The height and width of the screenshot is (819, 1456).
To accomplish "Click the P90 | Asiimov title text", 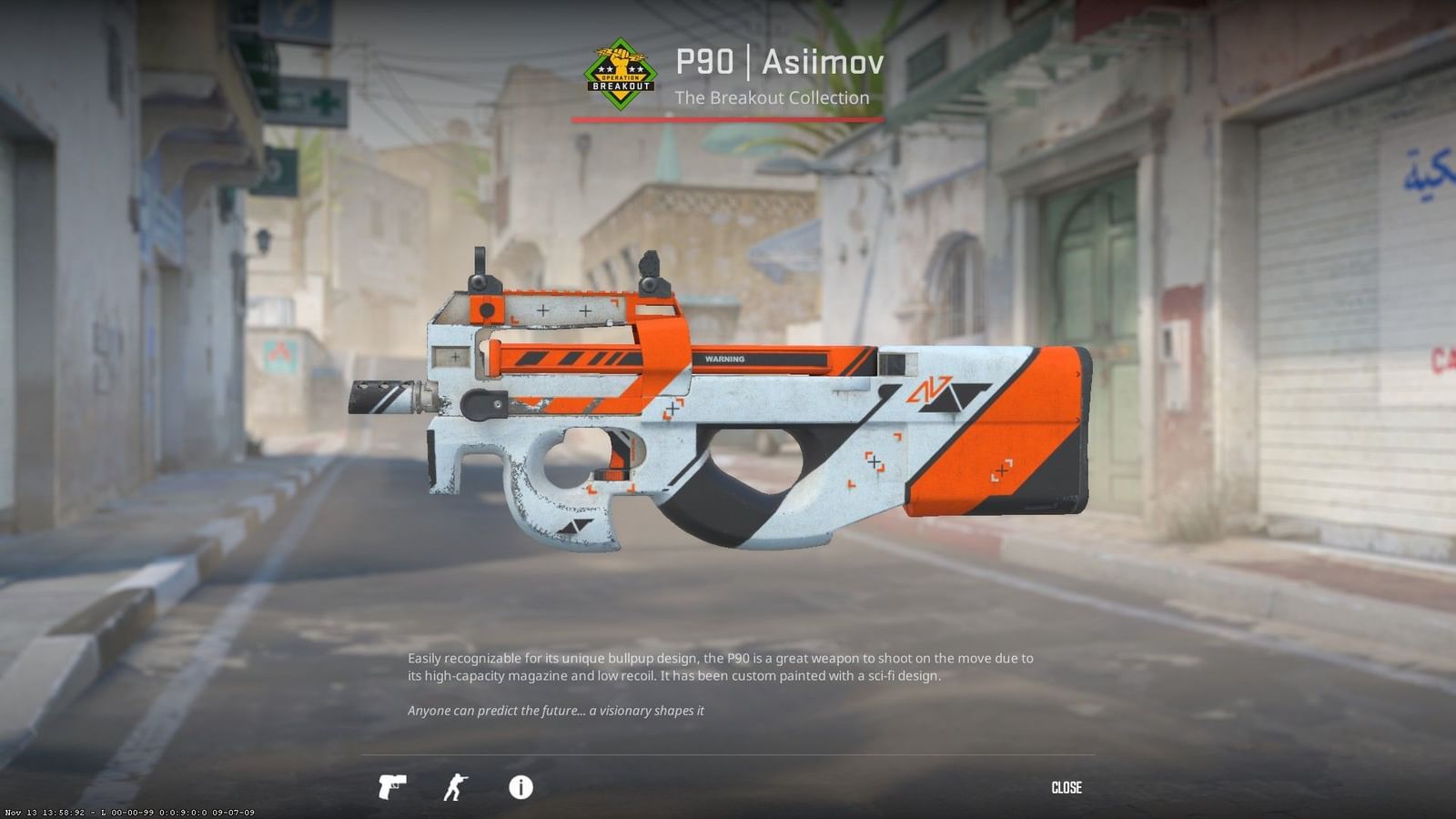I will coord(779,62).
